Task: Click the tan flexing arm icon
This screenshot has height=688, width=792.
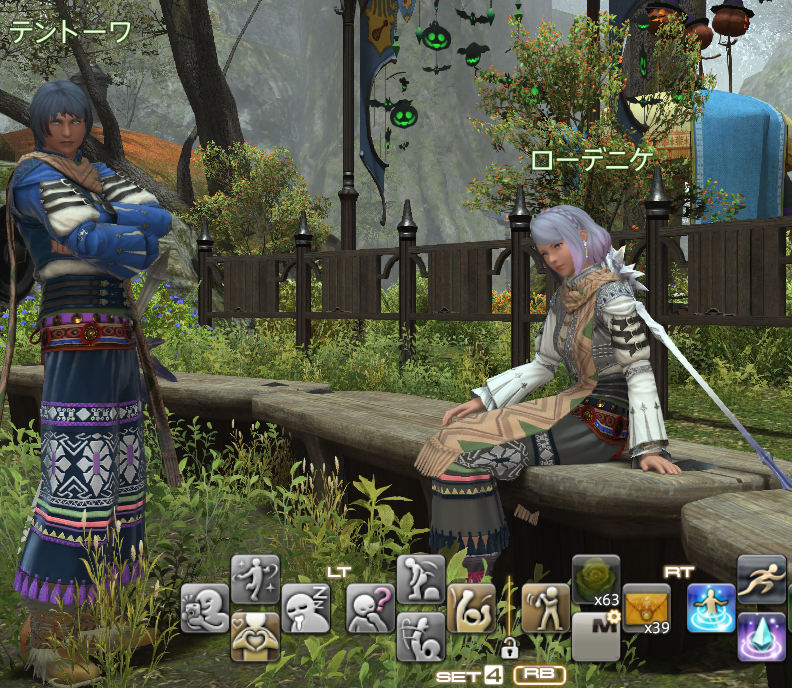Action: 470,608
